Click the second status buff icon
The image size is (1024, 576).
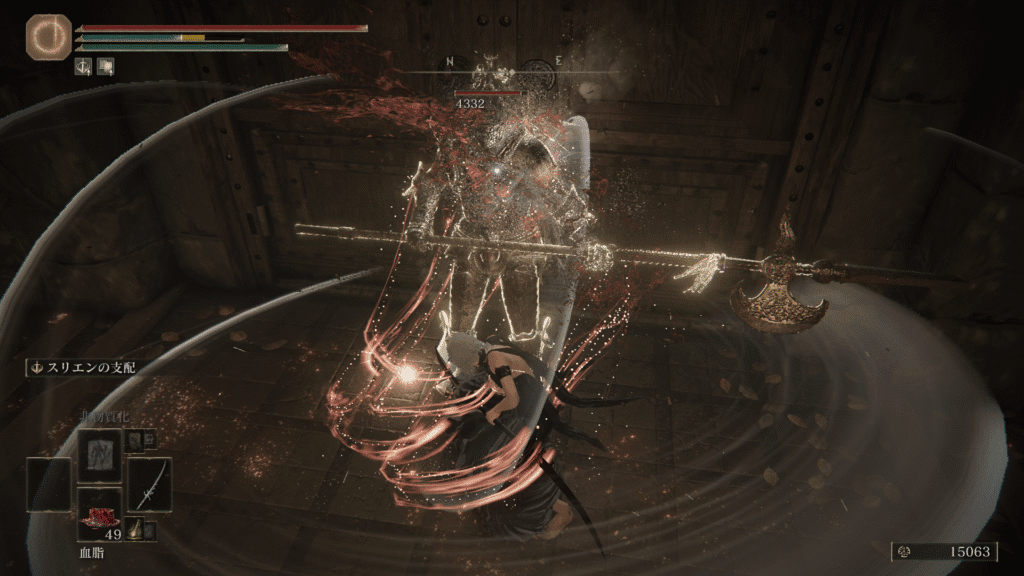click(105, 67)
